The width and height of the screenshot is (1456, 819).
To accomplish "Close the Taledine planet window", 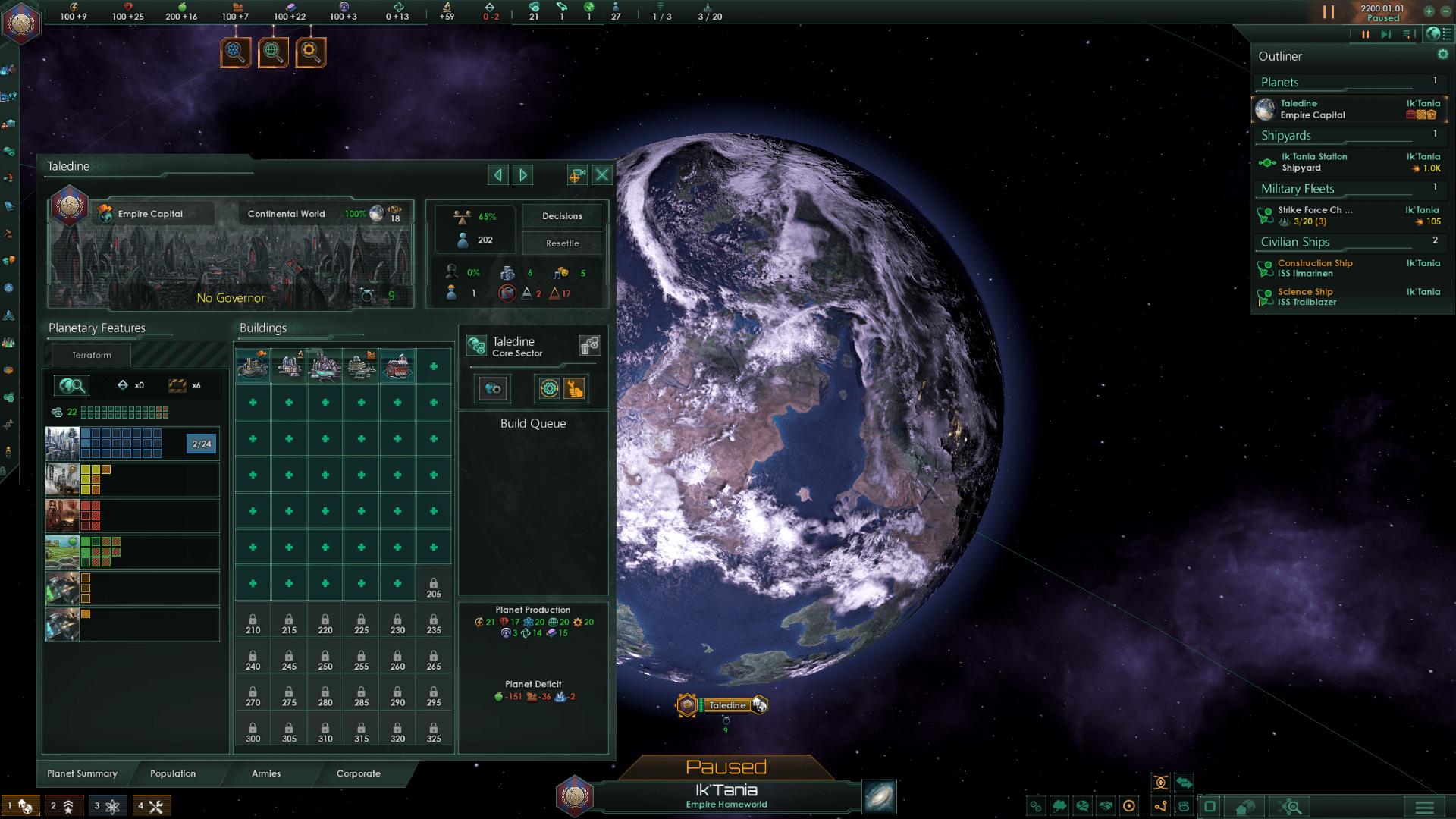I will point(602,175).
